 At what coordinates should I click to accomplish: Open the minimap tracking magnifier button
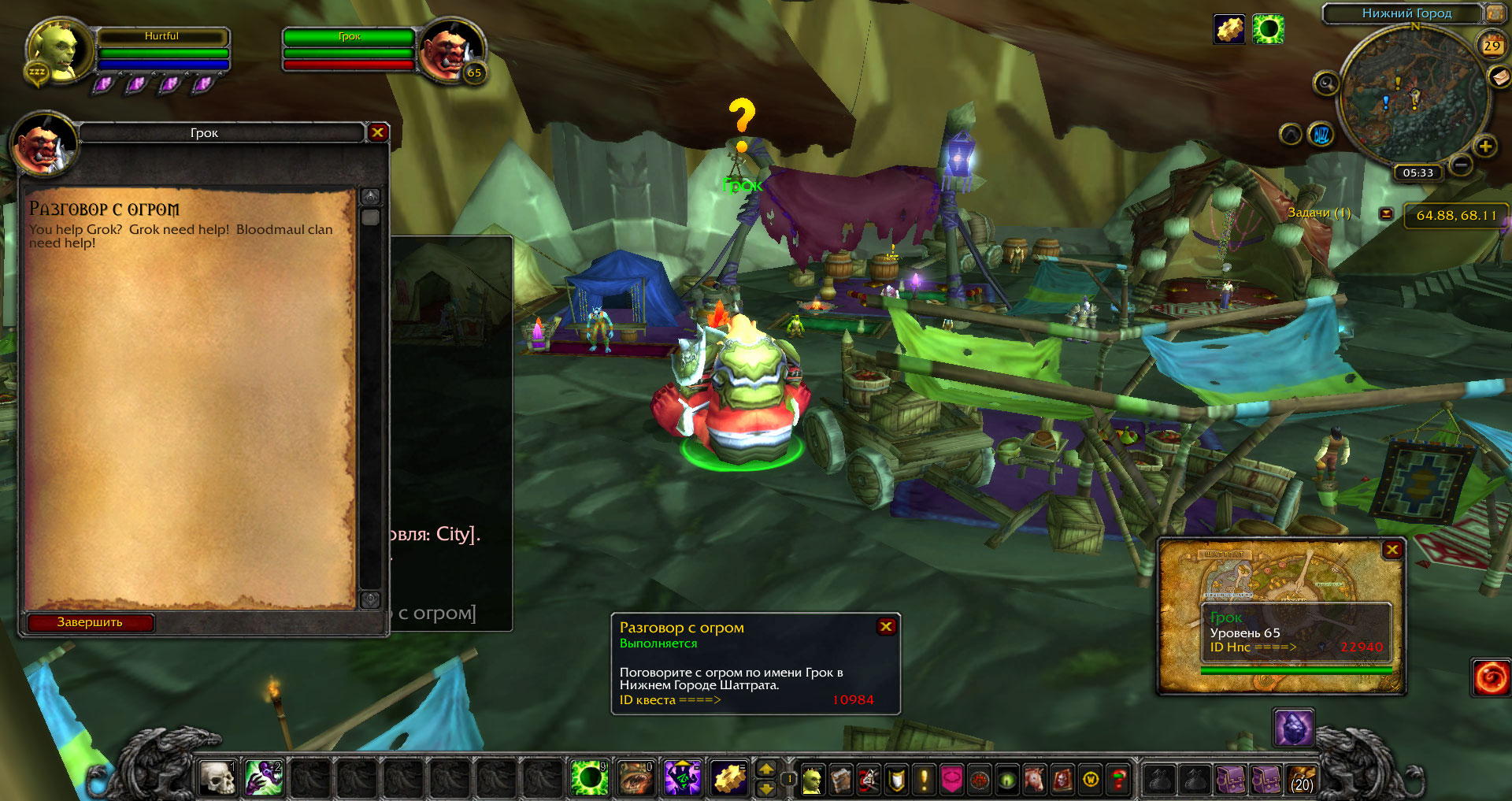coord(1326,83)
